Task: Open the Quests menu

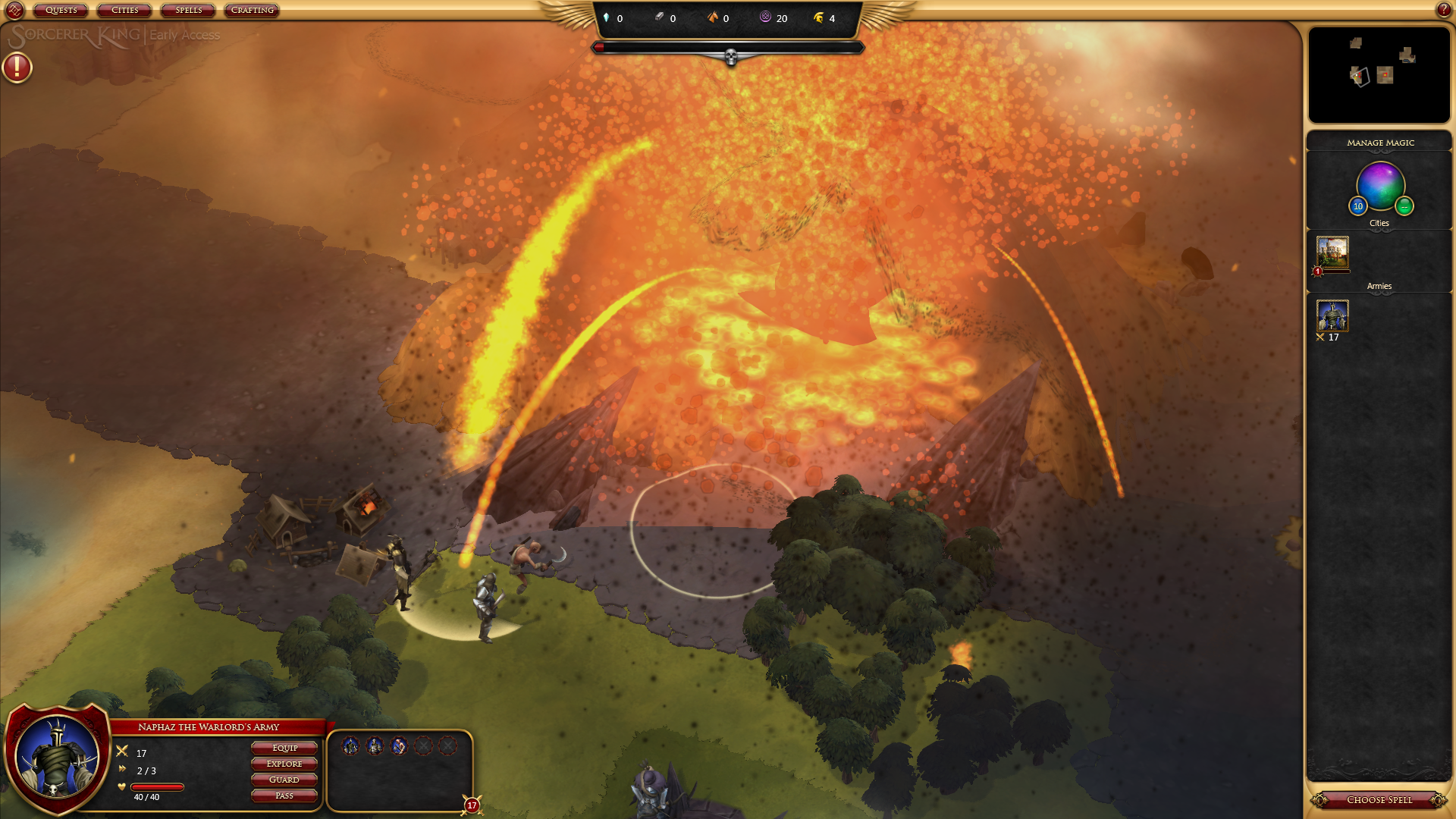Action: (x=61, y=11)
